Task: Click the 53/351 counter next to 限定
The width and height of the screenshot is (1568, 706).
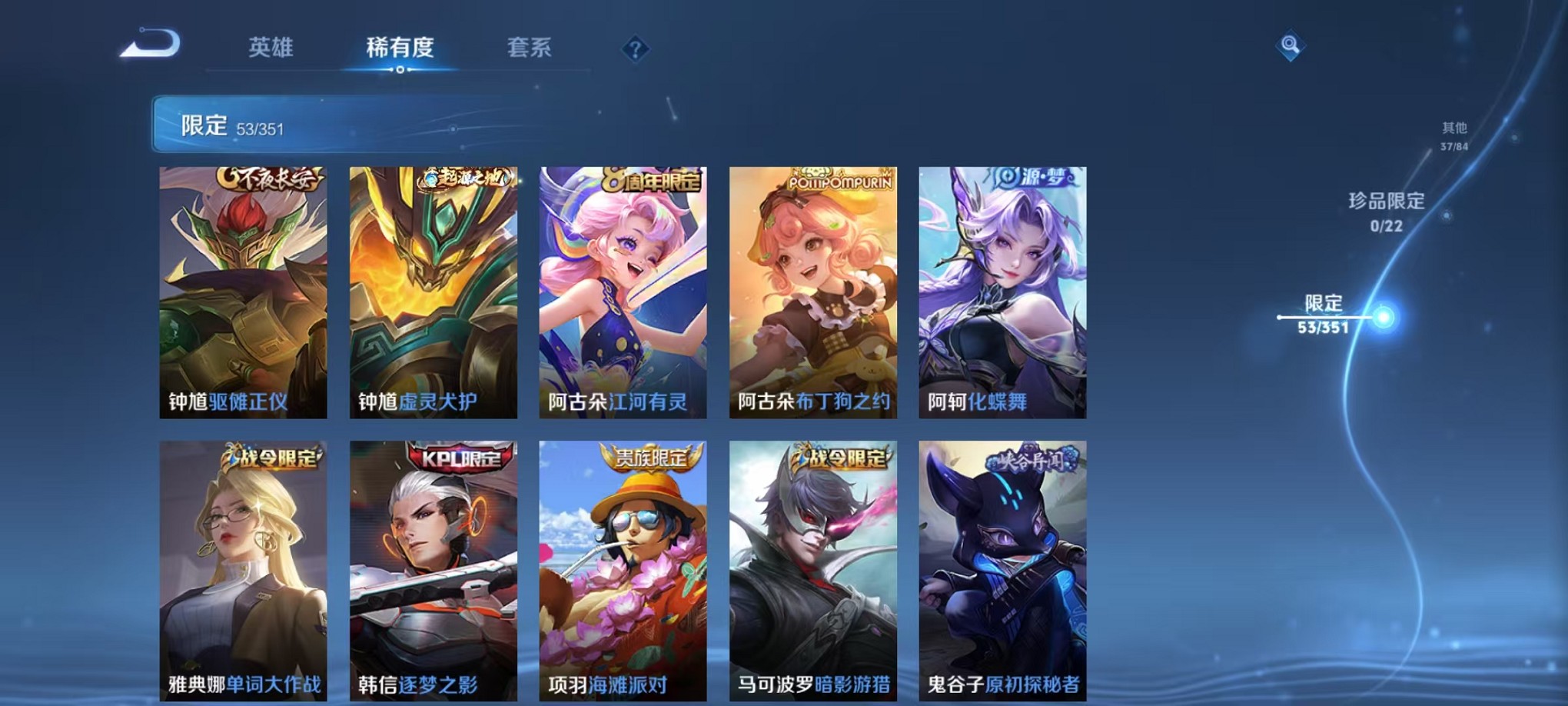Action: pos(260,128)
